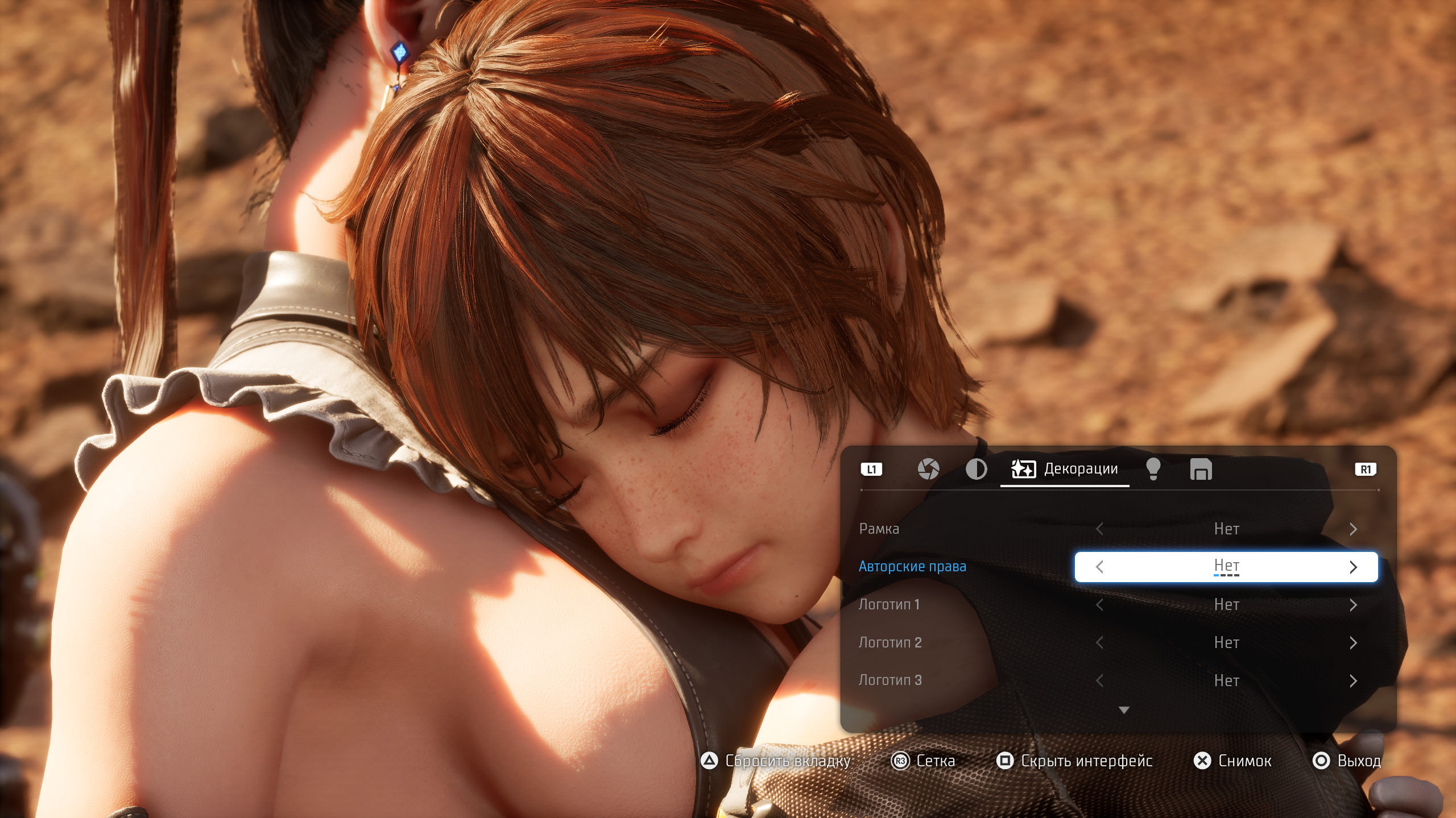Screen dimensions: 1456x818
Task: Switch to the camera aperture tab
Action: pos(928,469)
